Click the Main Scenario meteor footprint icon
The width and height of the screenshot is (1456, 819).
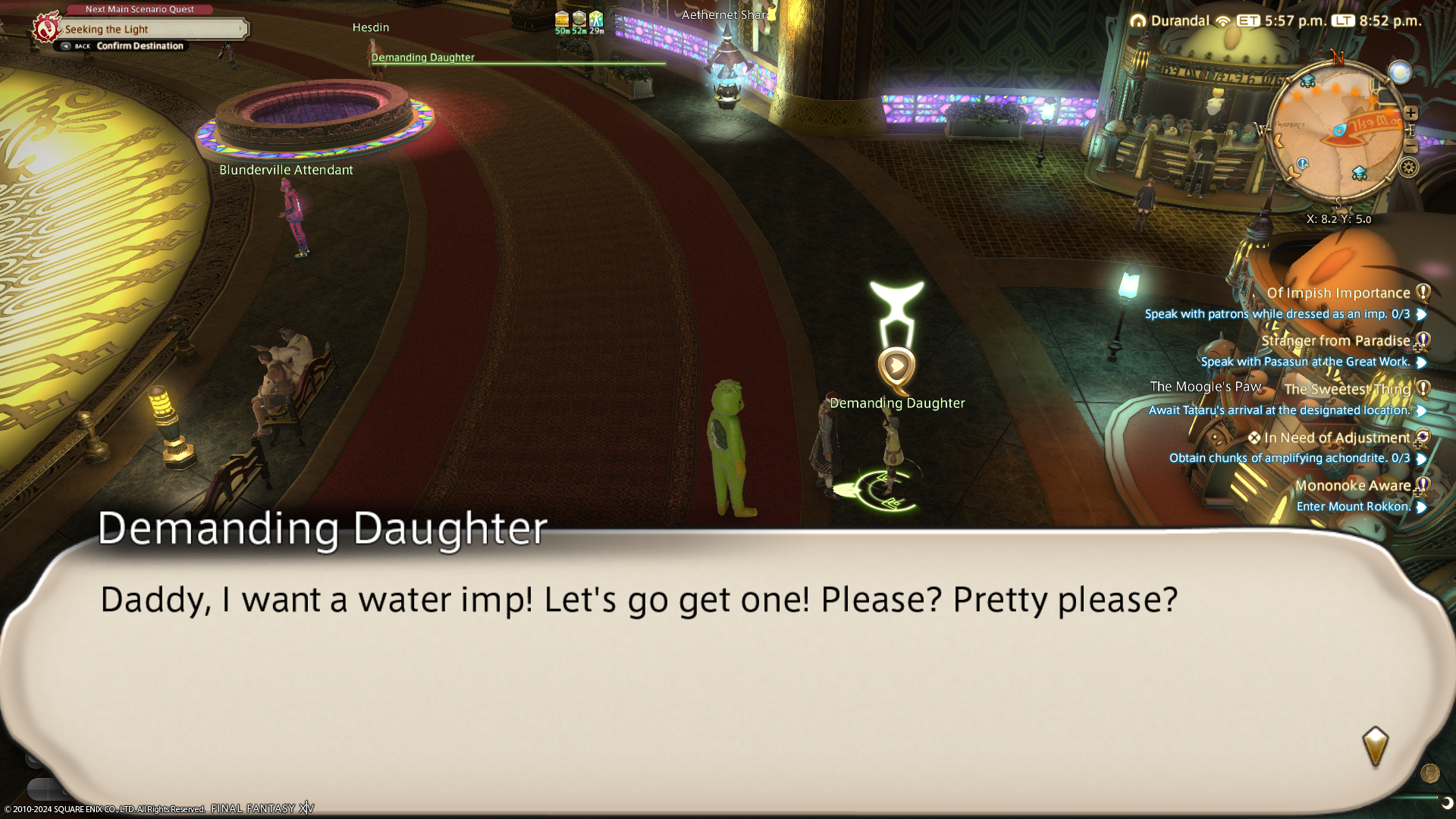click(x=46, y=28)
